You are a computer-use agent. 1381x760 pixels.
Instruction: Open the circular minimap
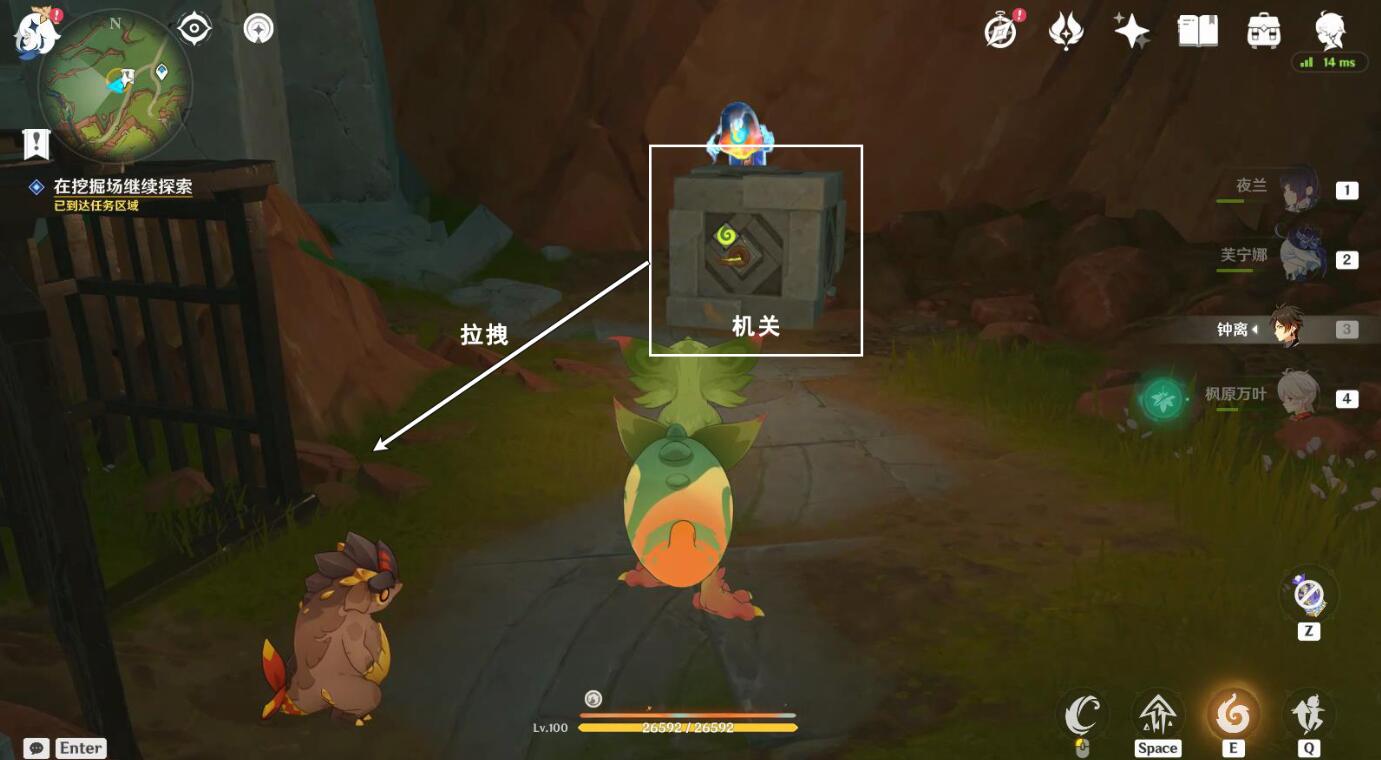click(x=115, y=85)
